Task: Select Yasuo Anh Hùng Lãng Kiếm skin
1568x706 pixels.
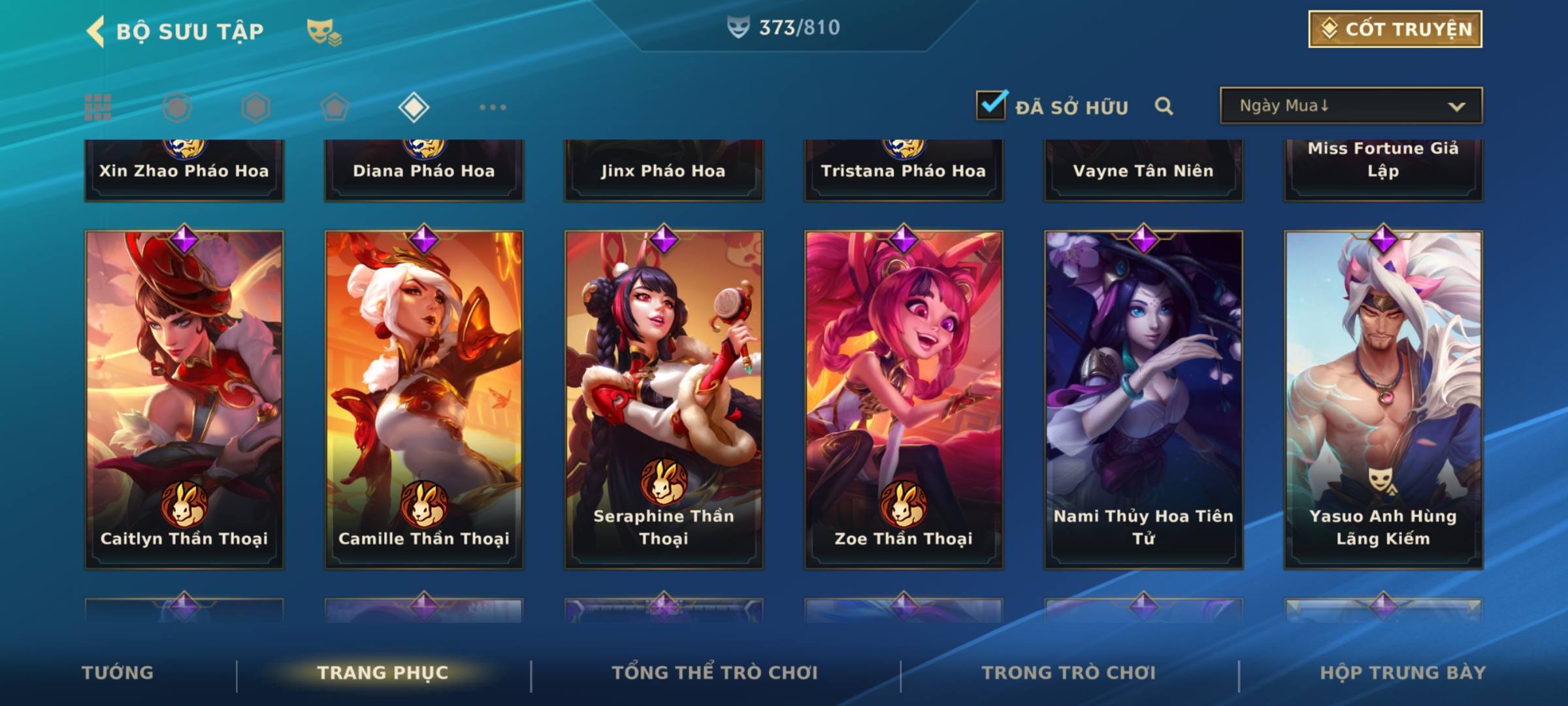Action: (1383, 399)
